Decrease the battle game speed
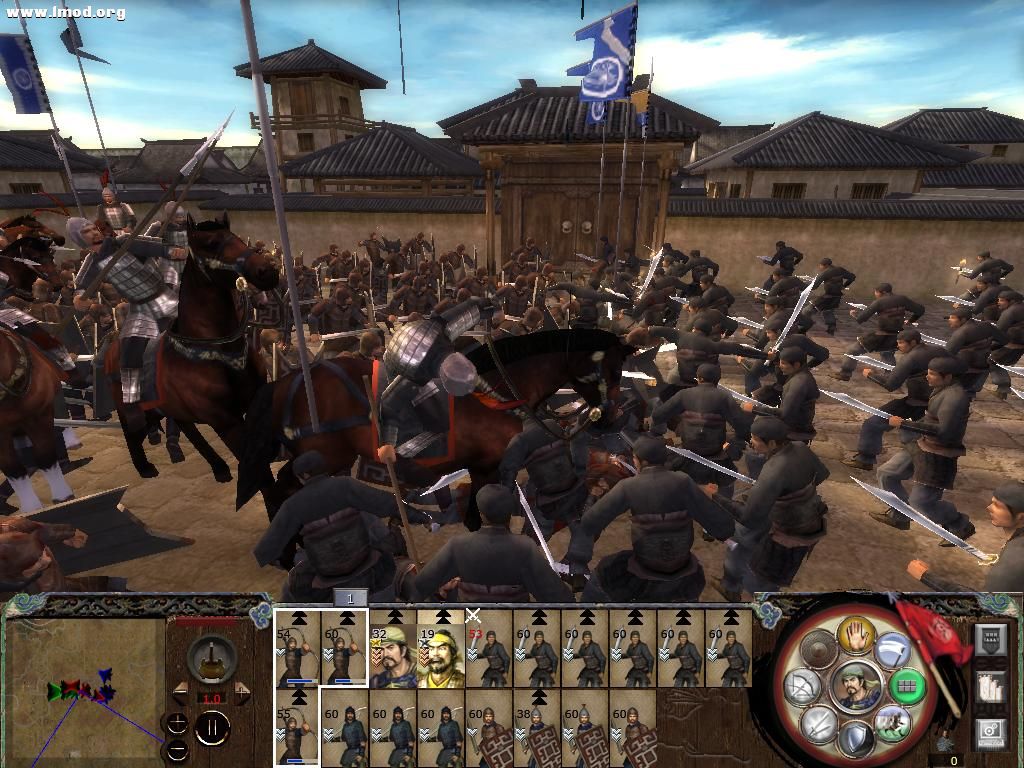 (x=180, y=692)
